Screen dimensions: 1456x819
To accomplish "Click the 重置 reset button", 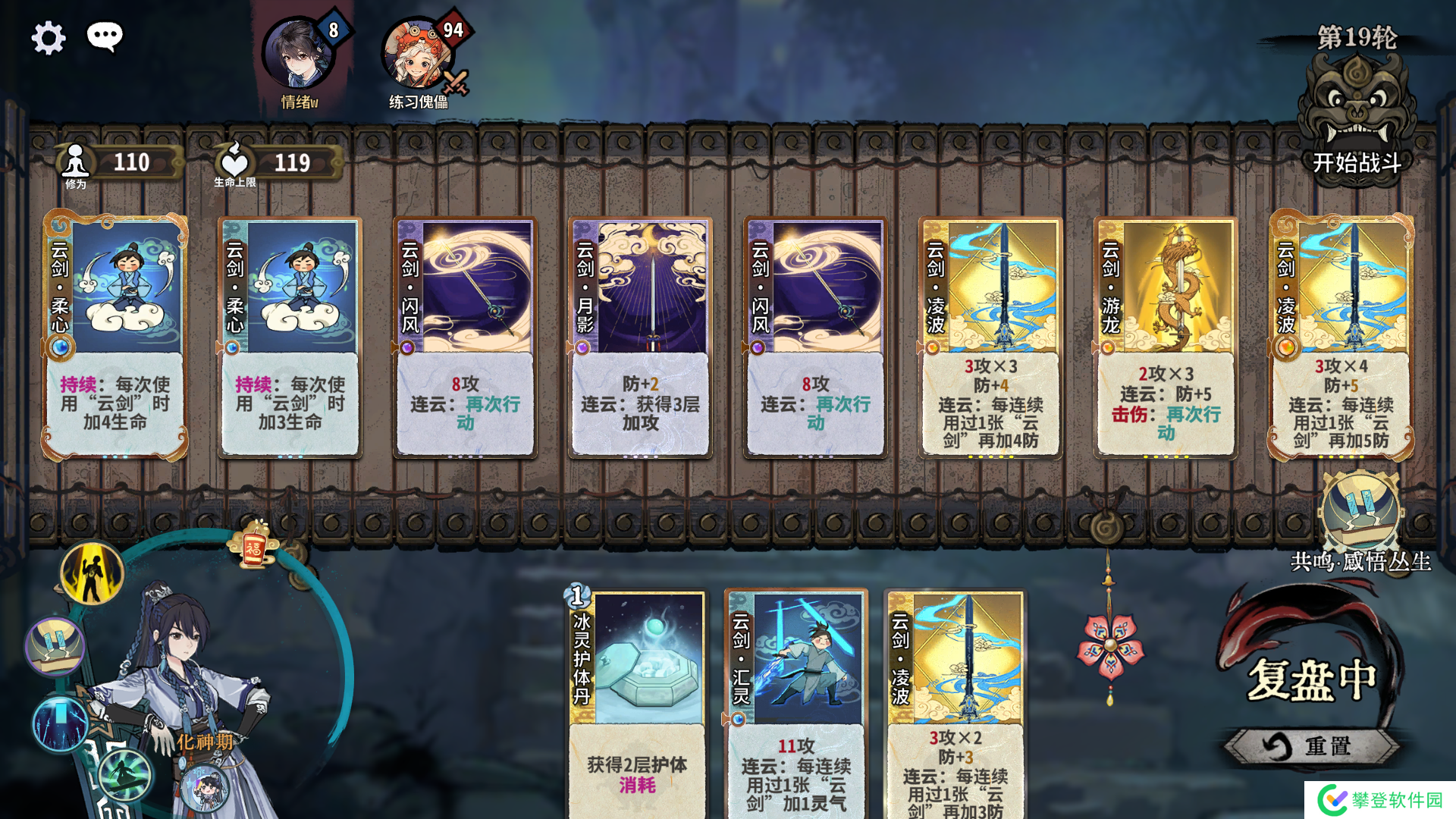I will pyautogui.click(x=1310, y=746).
